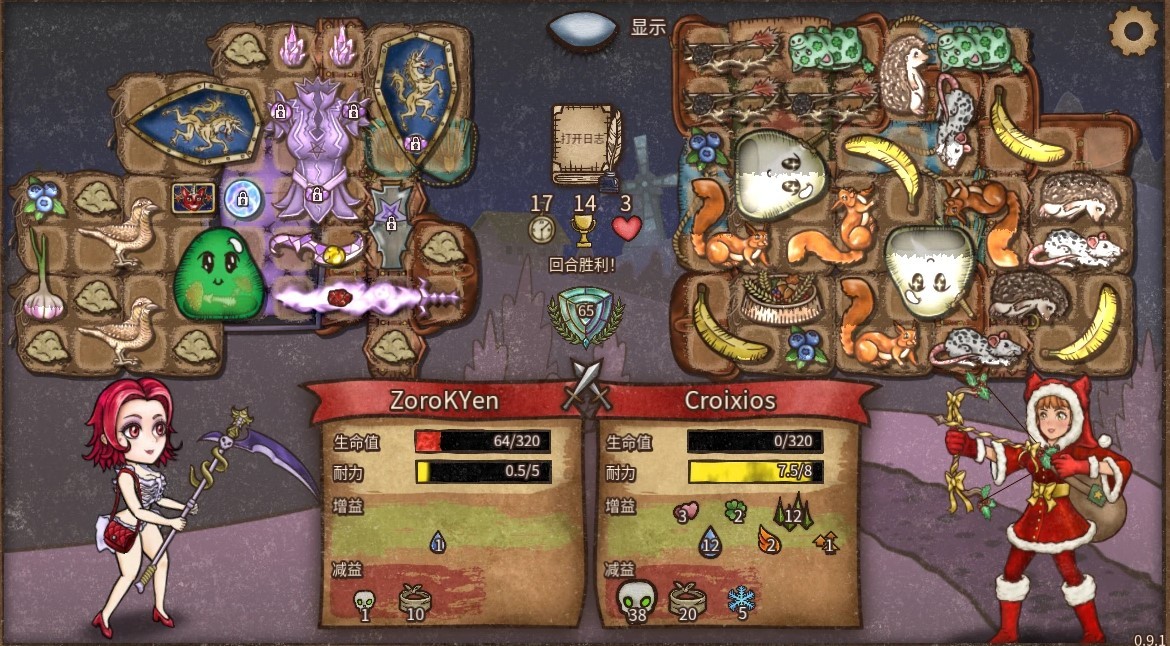Image resolution: width=1170 pixels, height=646 pixels.
Task: Inspect Croixios's spikes buff icon
Action: (790, 513)
